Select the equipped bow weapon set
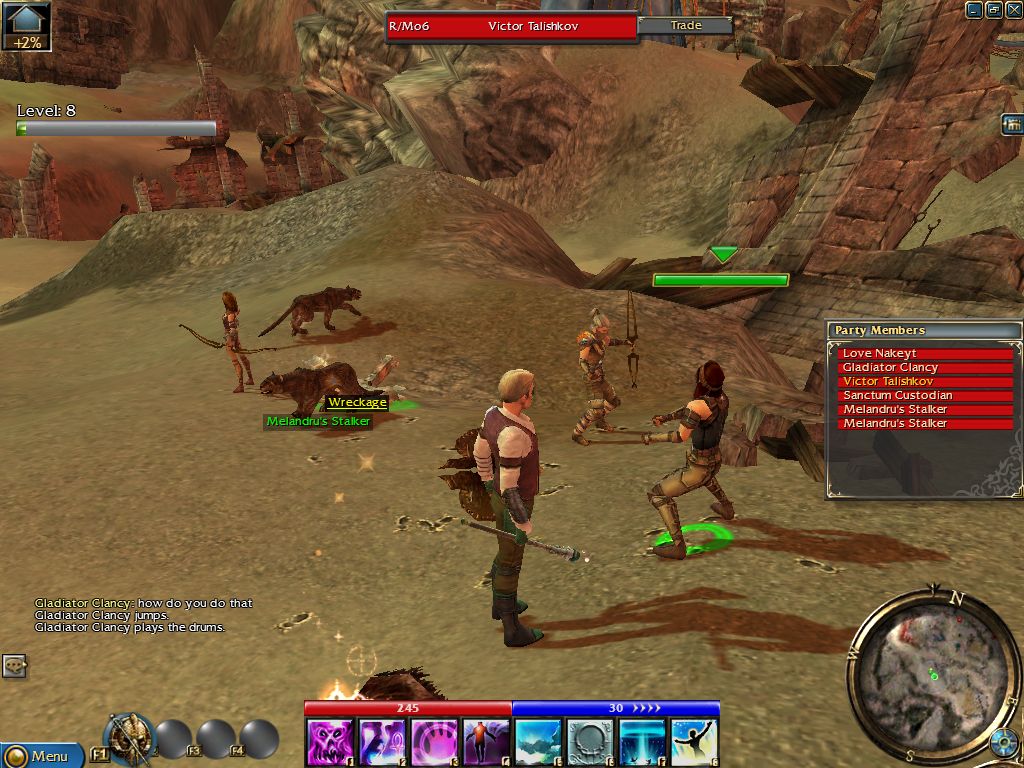Screen dimensions: 1024x768 pyautogui.click(x=128, y=738)
